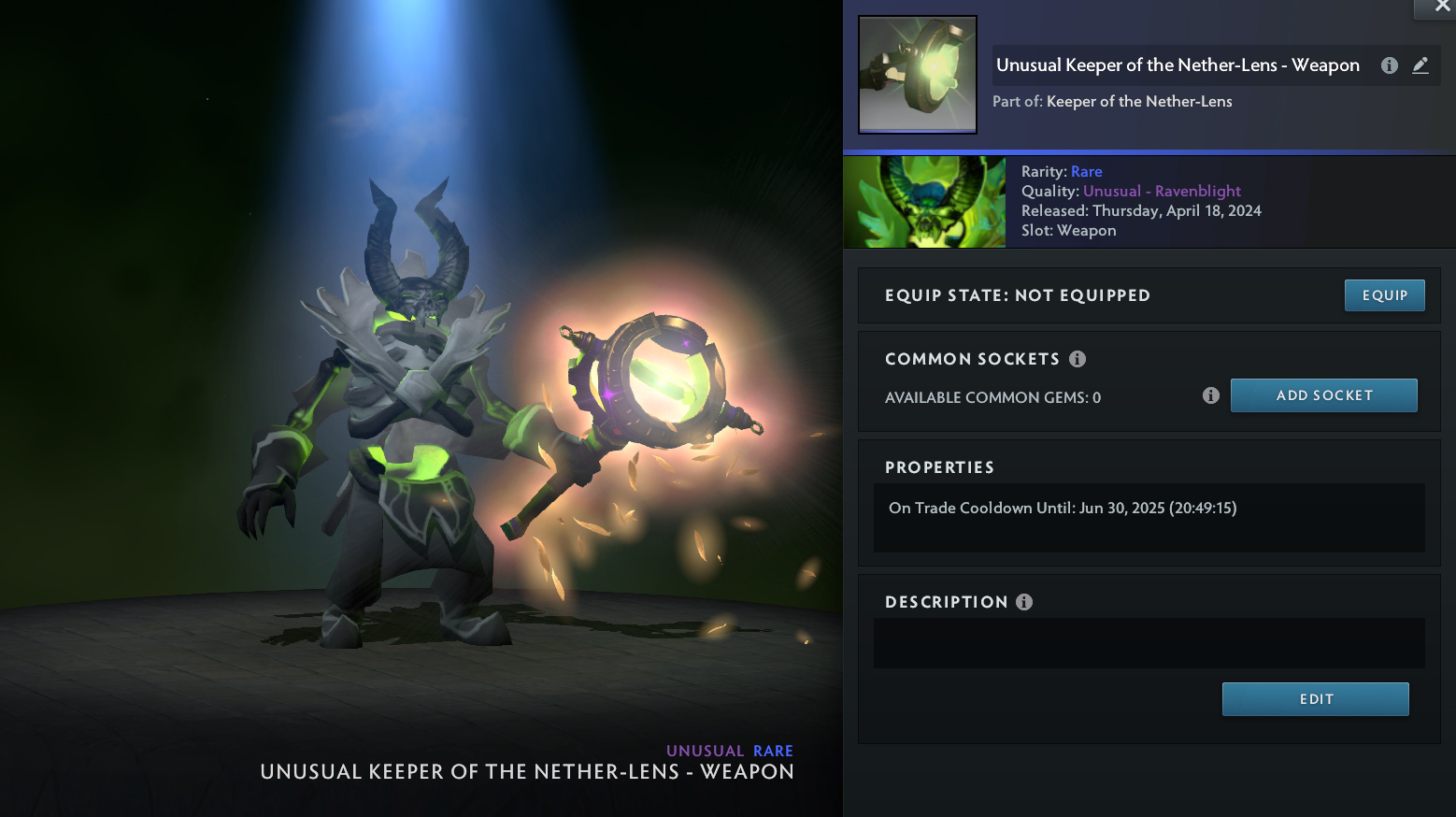Click the empty description text box
The image size is (1456, 817).
click(x=1149, y=643)
